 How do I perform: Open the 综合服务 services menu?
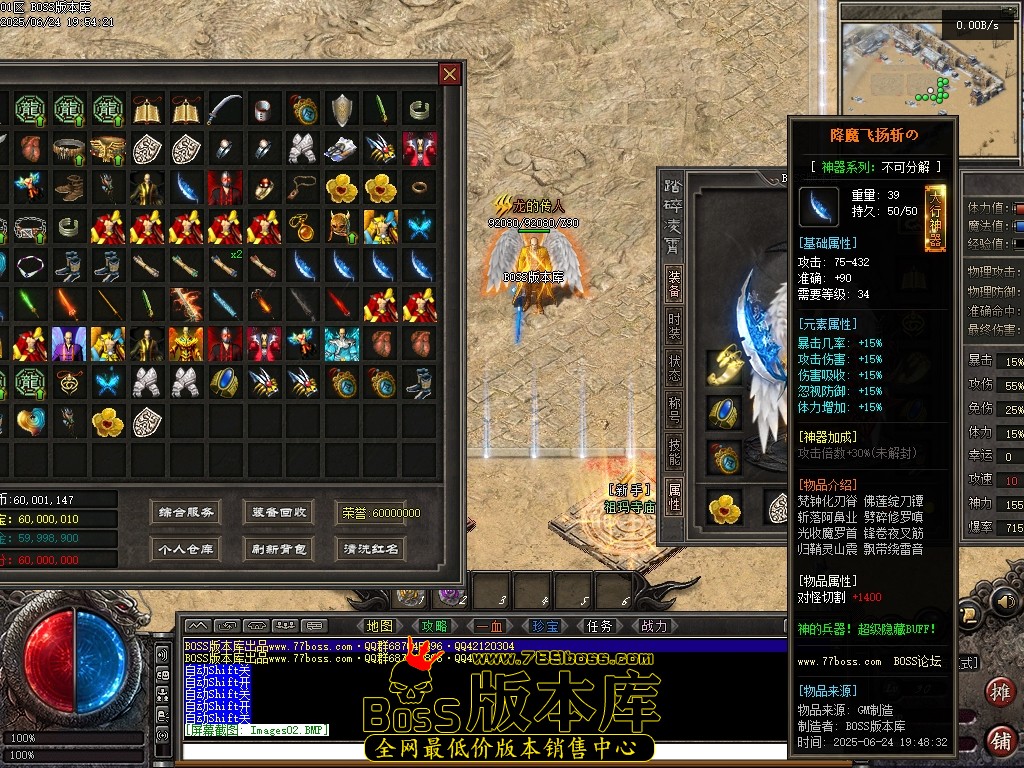pyautogui.click(x=187, y=513)
